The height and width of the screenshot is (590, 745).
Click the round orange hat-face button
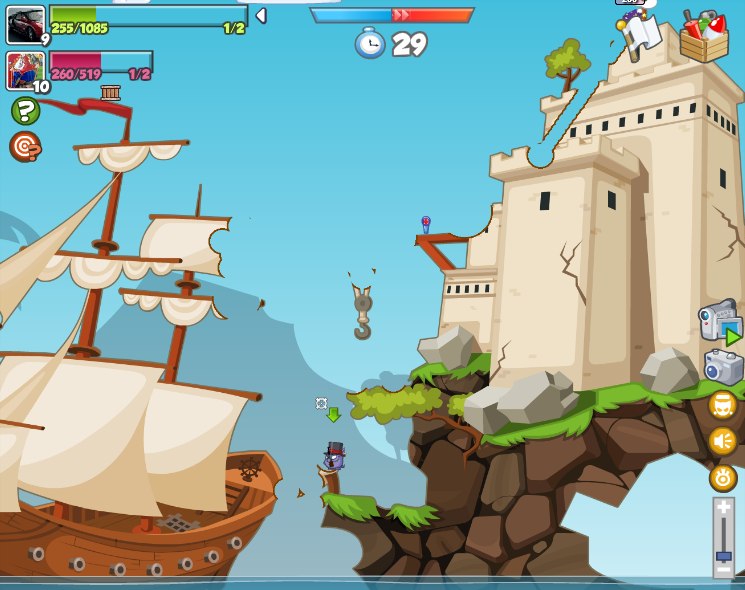722,405
